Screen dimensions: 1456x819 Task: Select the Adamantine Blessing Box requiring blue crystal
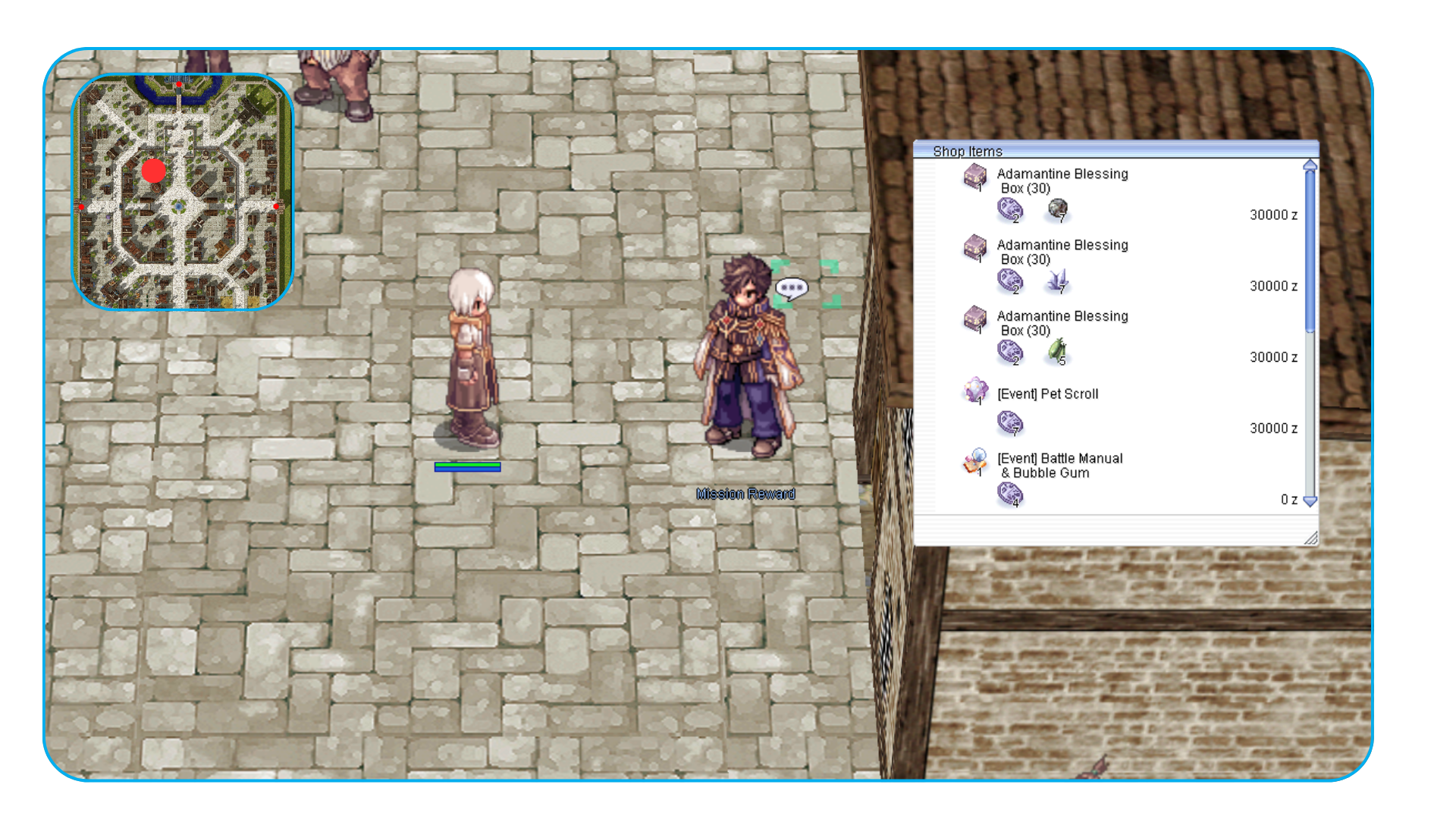tap(1062, 252)
